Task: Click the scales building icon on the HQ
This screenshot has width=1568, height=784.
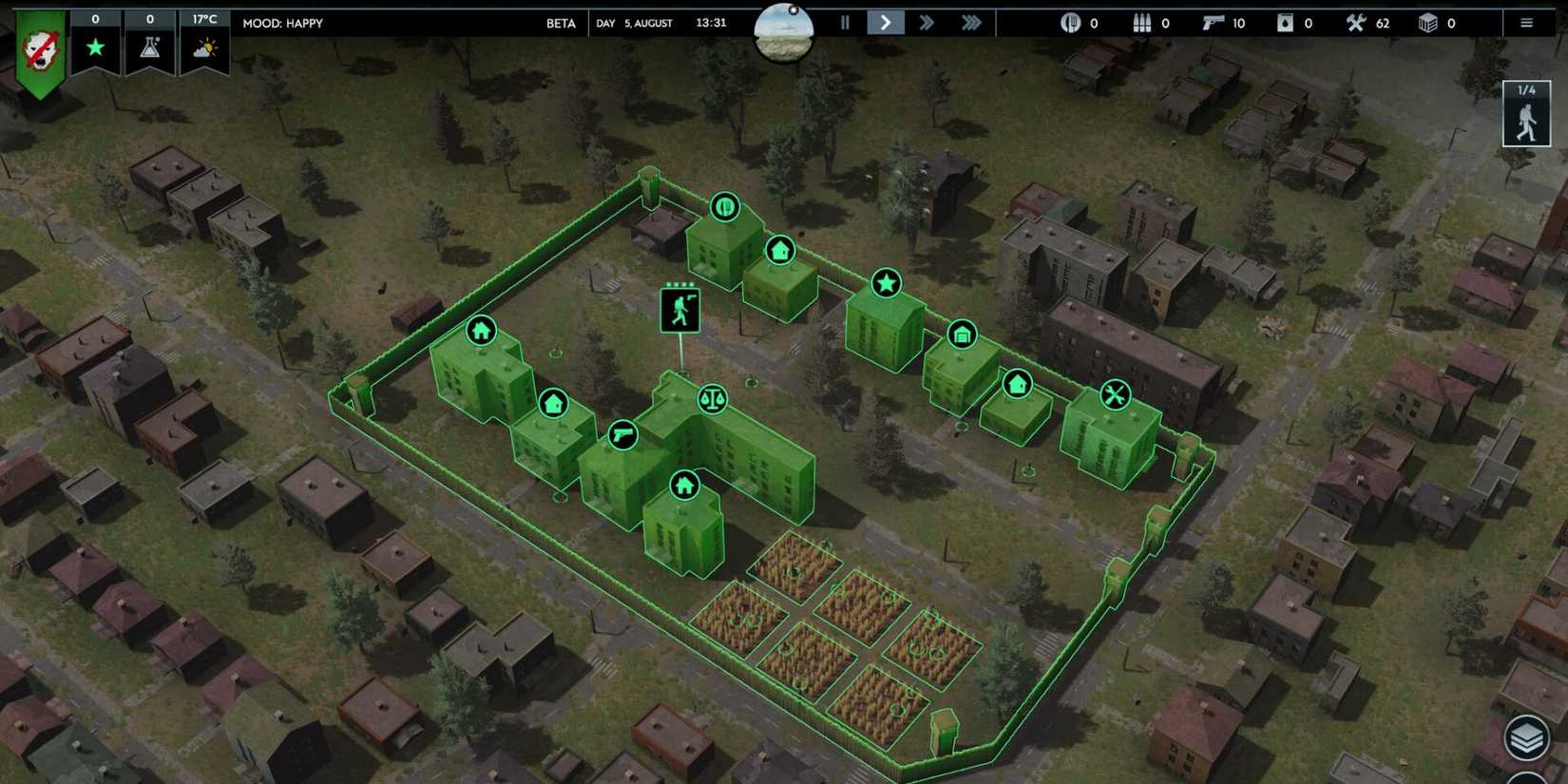Action: pyautogui.click(x=713, y=399)
